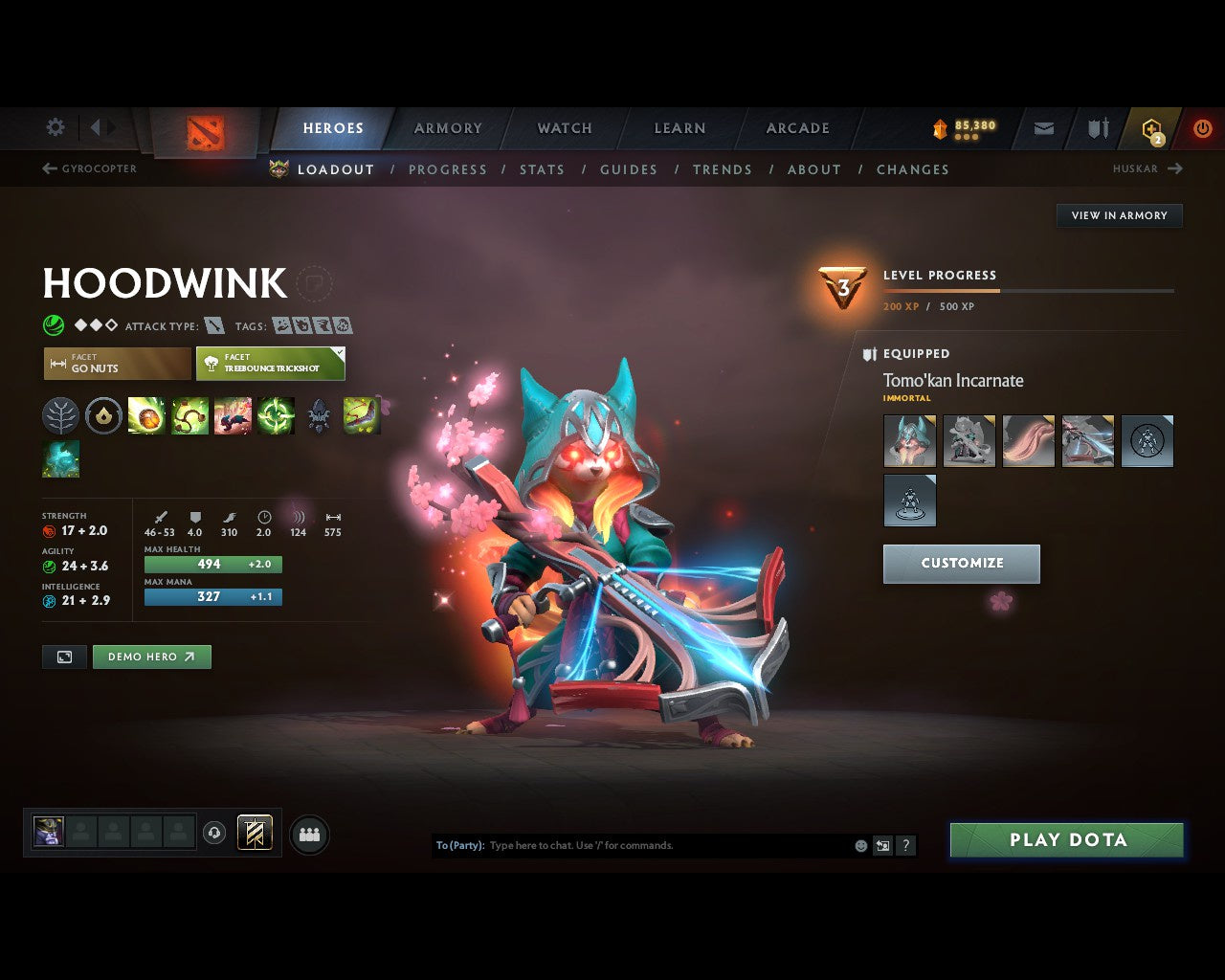This screenshot has height=980, width=1225.
Task: Click the power button icon
Action: (1202, 128)
